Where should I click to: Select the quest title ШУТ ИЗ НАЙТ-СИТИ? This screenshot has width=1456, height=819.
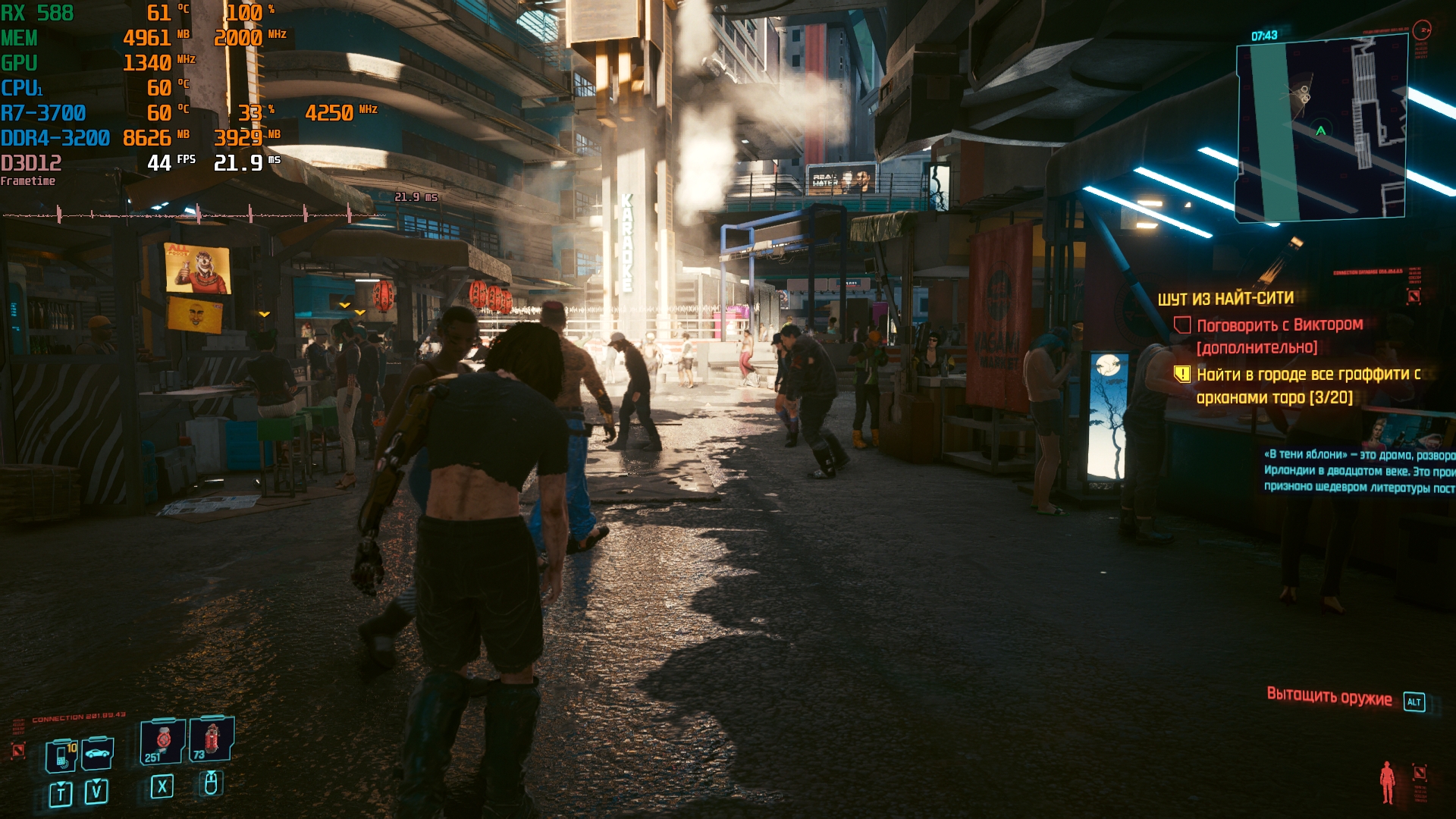[x=1225, y=299]
